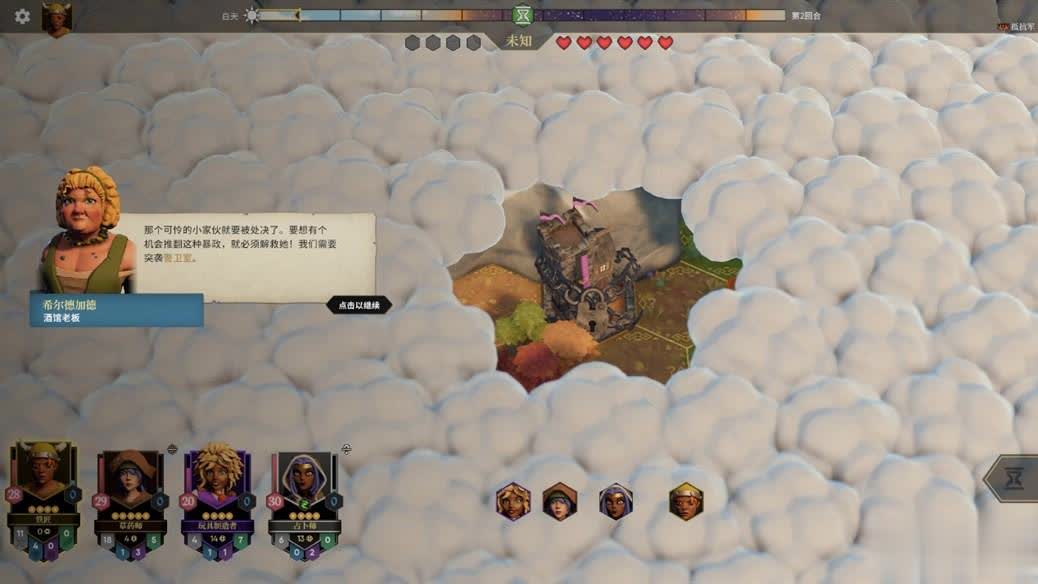Open the gear settings menu
The height and width of the screenshot is (584, 1038).
tap(22, 16)
